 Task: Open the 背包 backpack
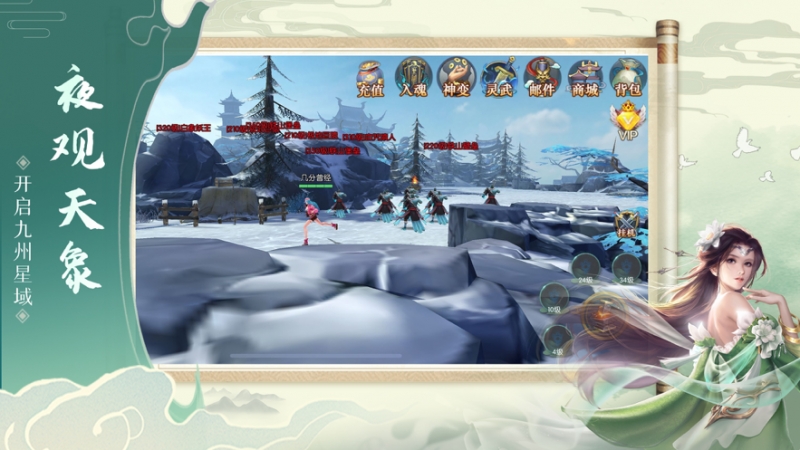pos(628,77)
